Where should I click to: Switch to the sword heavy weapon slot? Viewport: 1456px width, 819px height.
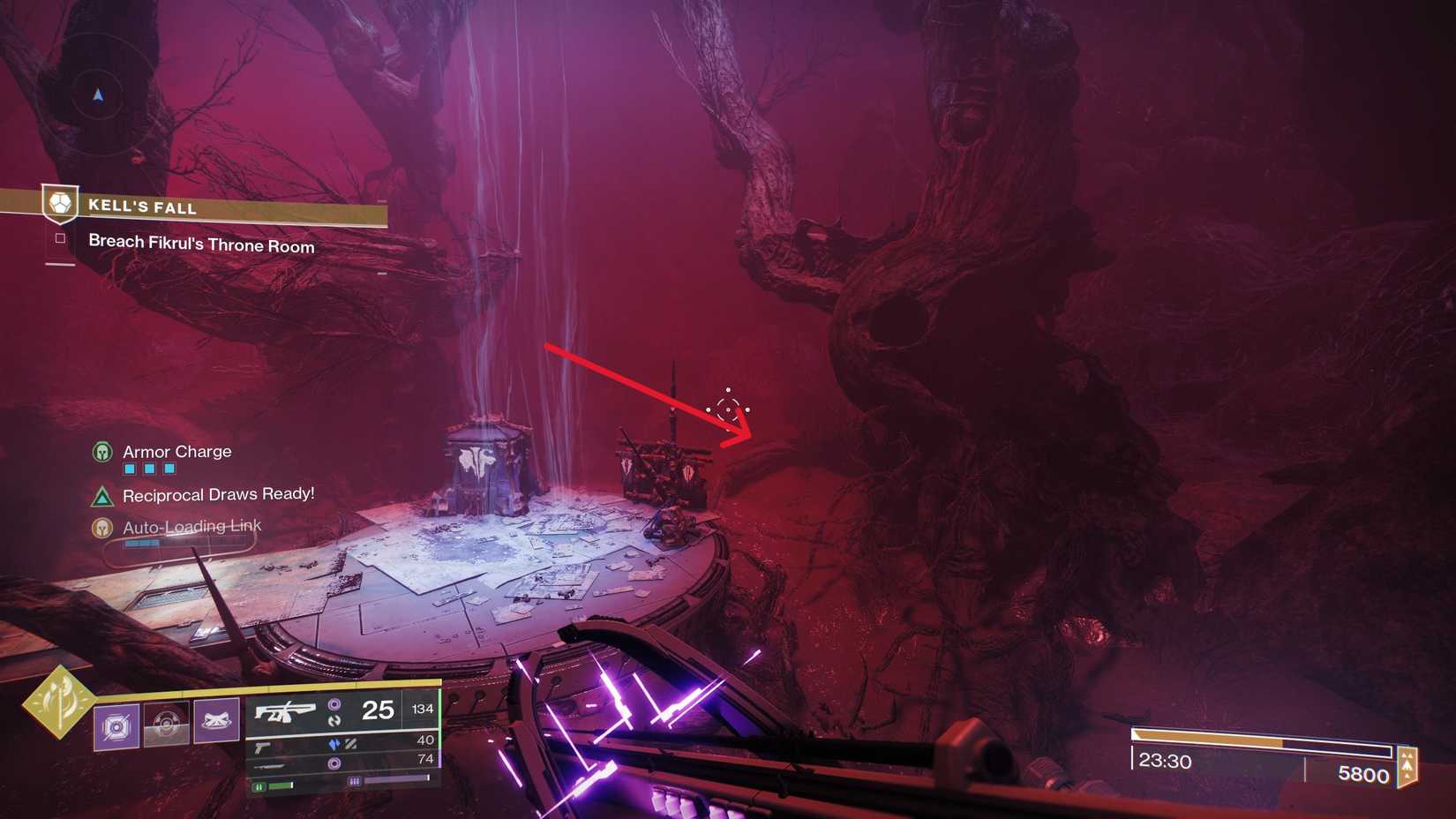click(267, 765)
